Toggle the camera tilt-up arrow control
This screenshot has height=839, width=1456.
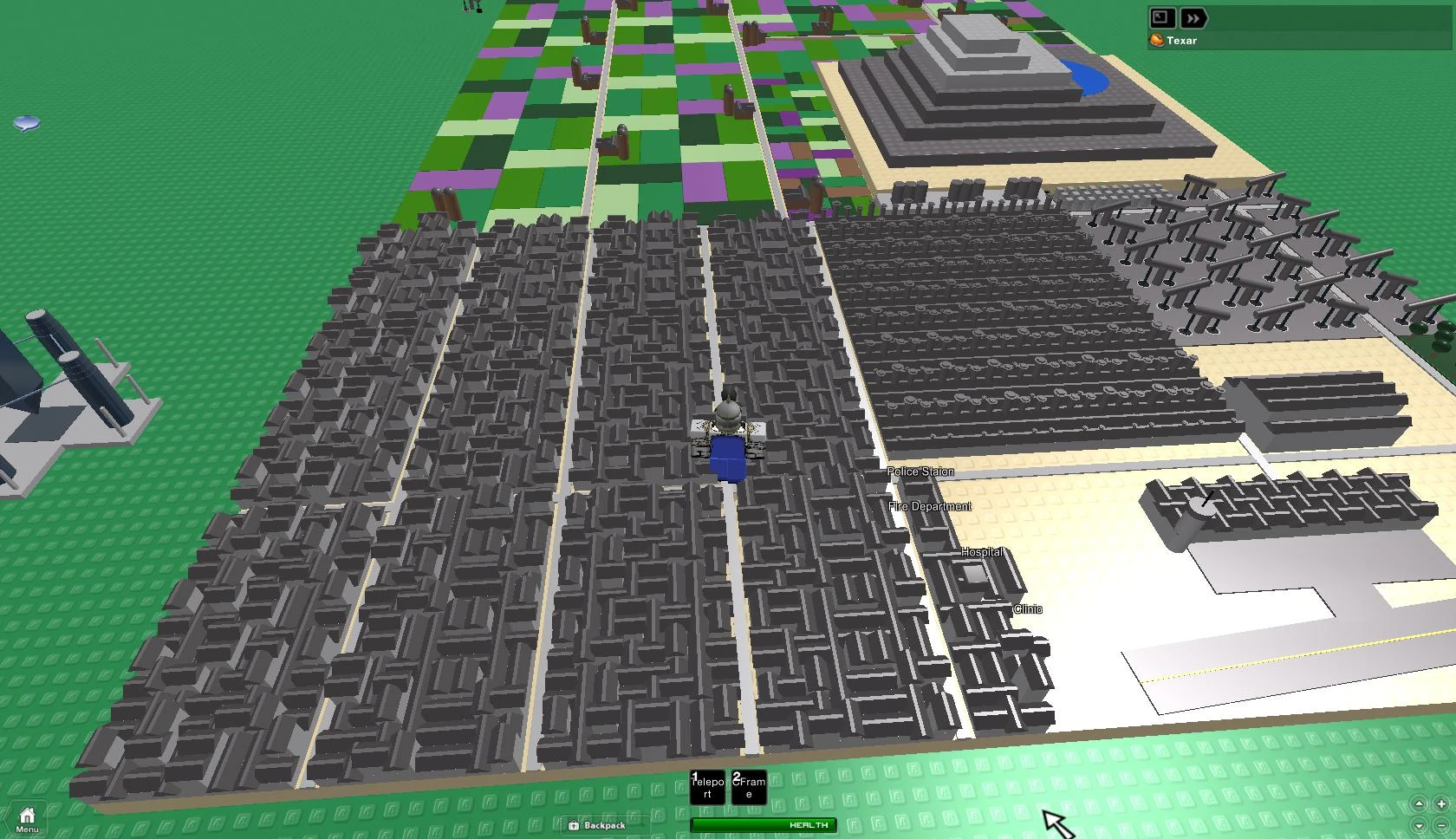(1419, 804)
